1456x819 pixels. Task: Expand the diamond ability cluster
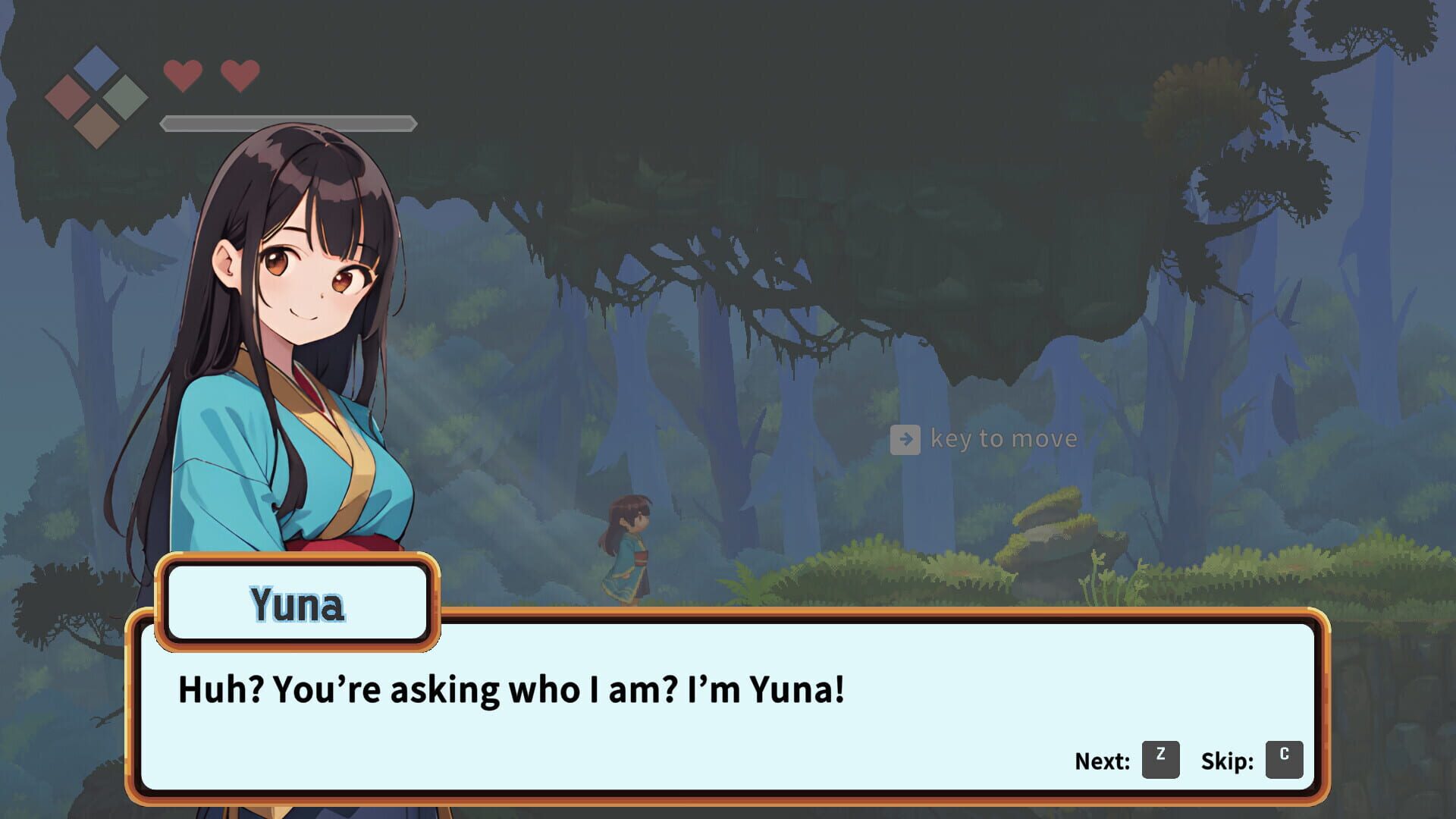(x=96, y=97)
